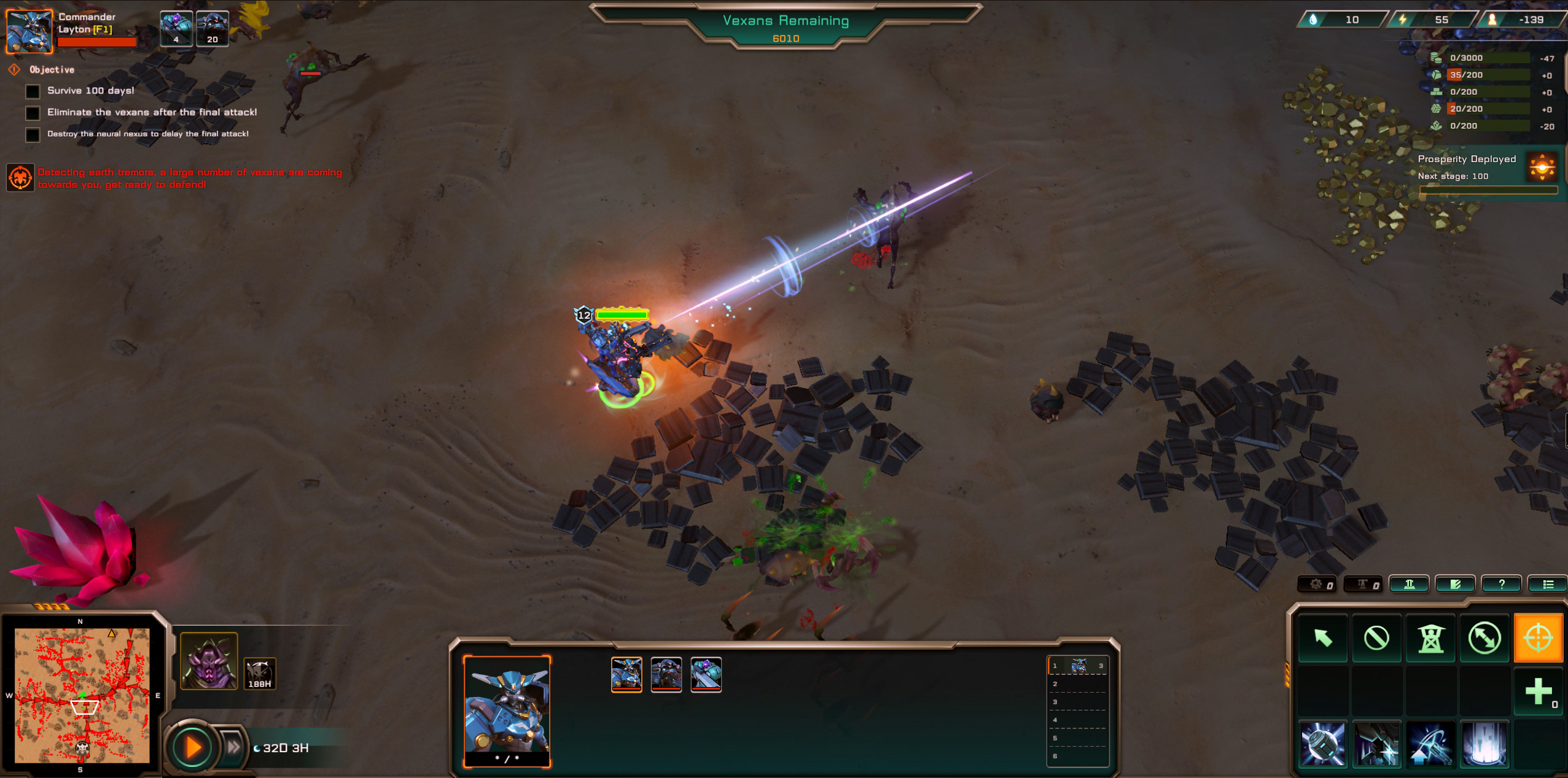Check the Destroy the neural nexus objective box
The height and width of the screenshot is (778, 1568).
click(32, 134)
